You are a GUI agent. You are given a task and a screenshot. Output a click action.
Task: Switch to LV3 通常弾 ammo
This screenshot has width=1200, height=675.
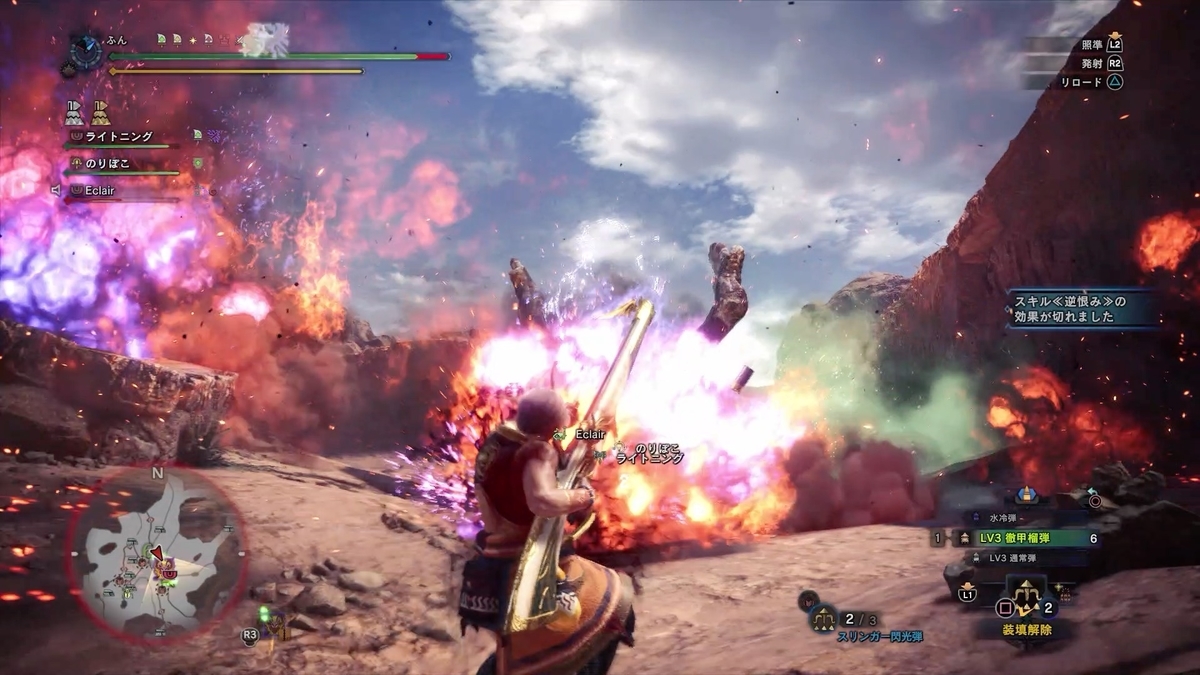click(x=1015, y=558)
